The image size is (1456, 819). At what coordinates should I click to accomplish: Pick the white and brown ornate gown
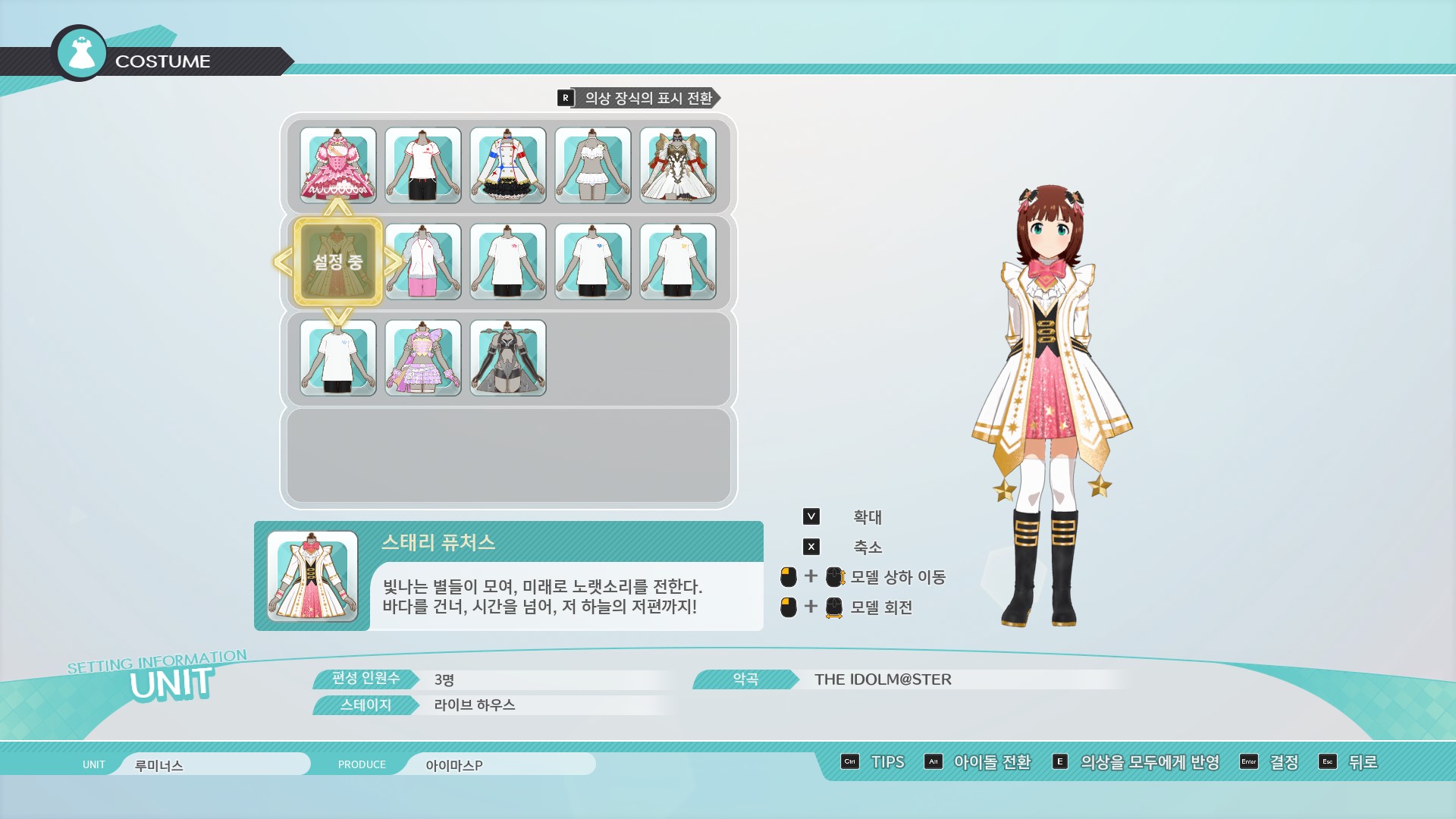pyautogui.click(x=678, y=165)
